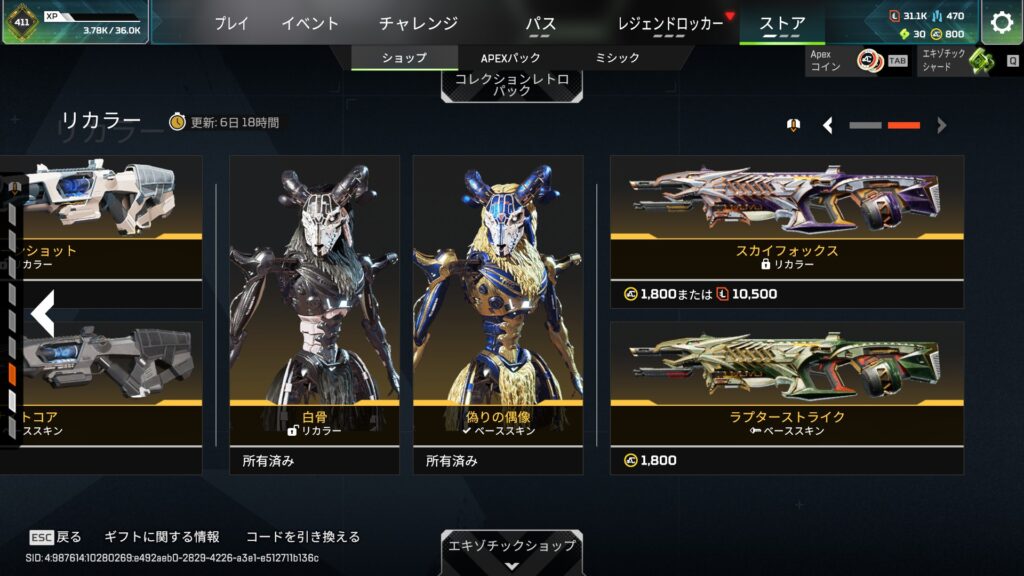Image resolution: width=1024 pixels, height=576 pixels.
Task: Go to the previous shop page arrow
Action: click(x=828, y=125)
